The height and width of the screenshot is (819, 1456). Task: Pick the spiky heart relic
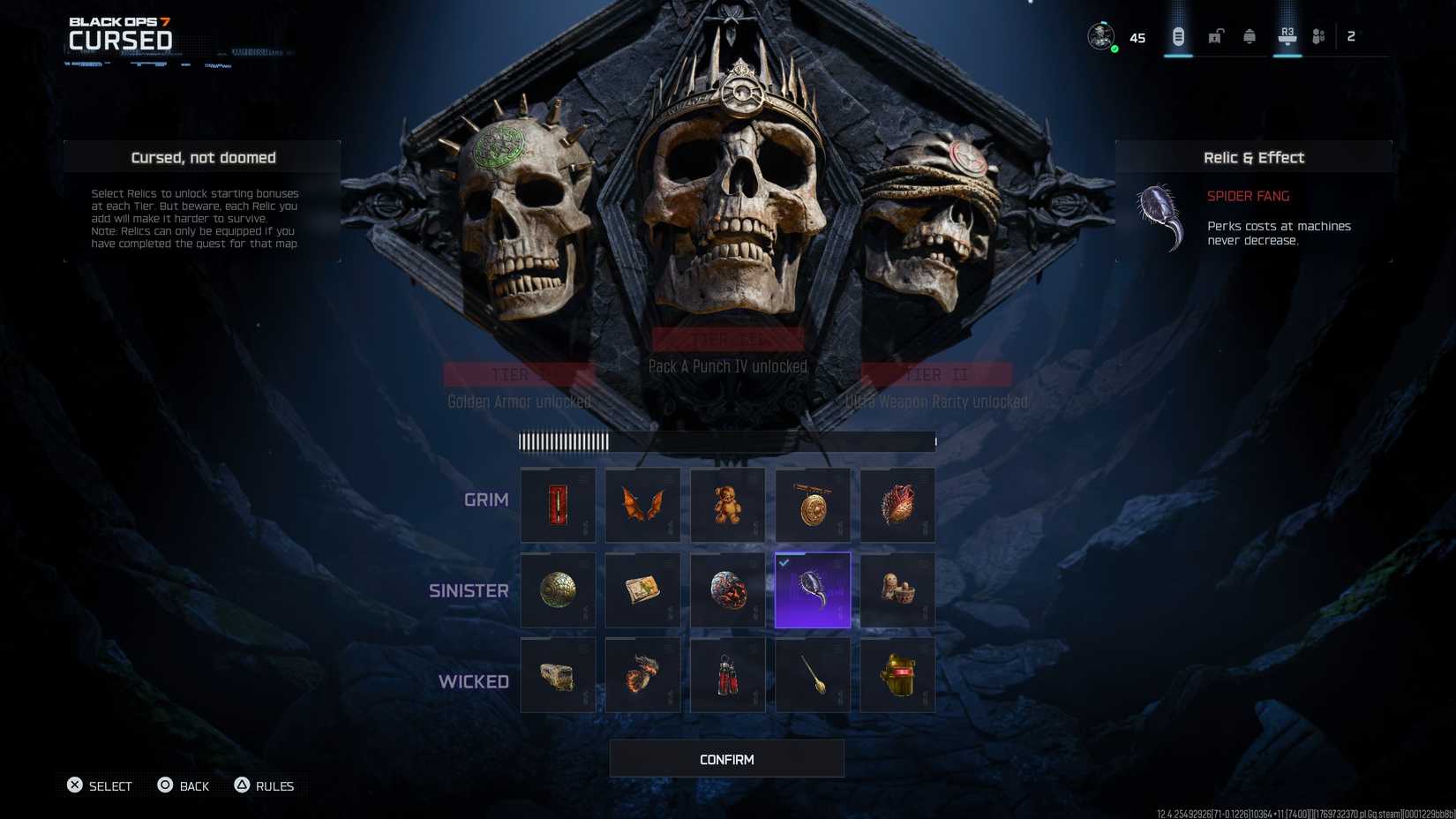click(x=897, y=504)
